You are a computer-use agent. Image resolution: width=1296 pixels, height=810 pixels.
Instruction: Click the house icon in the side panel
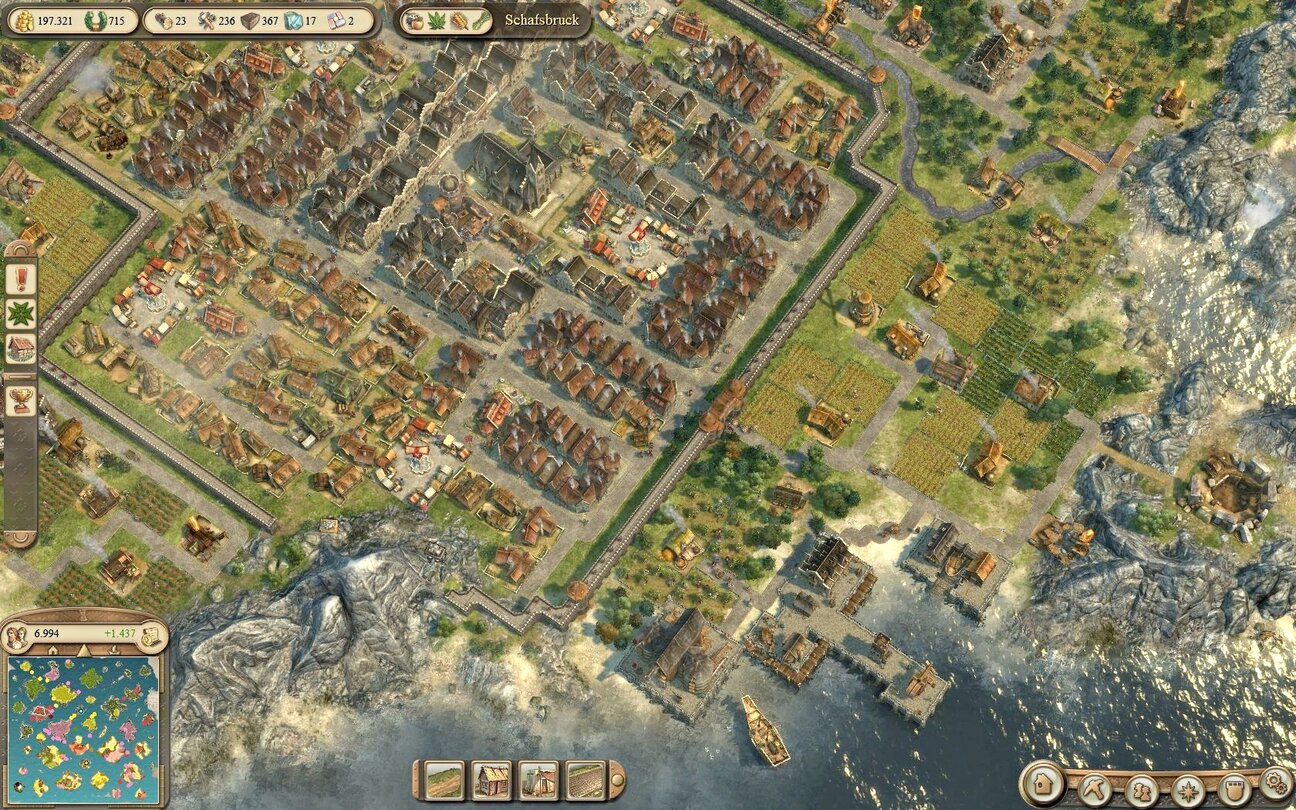pyautogui.click(x=20, y=349)
